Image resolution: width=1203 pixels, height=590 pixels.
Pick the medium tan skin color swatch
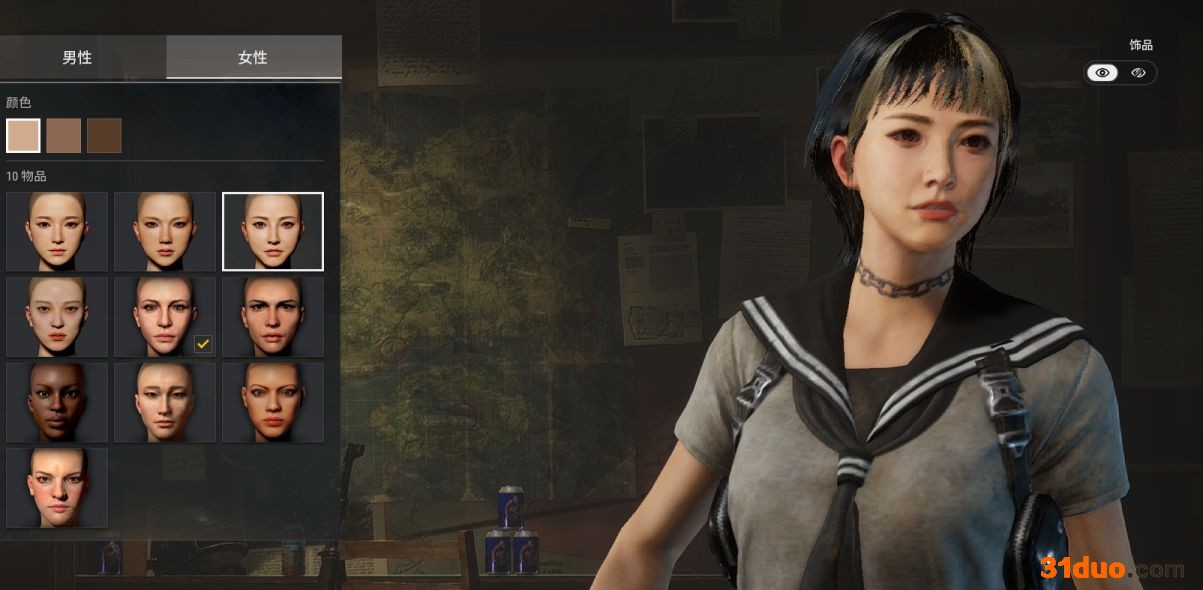(64, 135)
